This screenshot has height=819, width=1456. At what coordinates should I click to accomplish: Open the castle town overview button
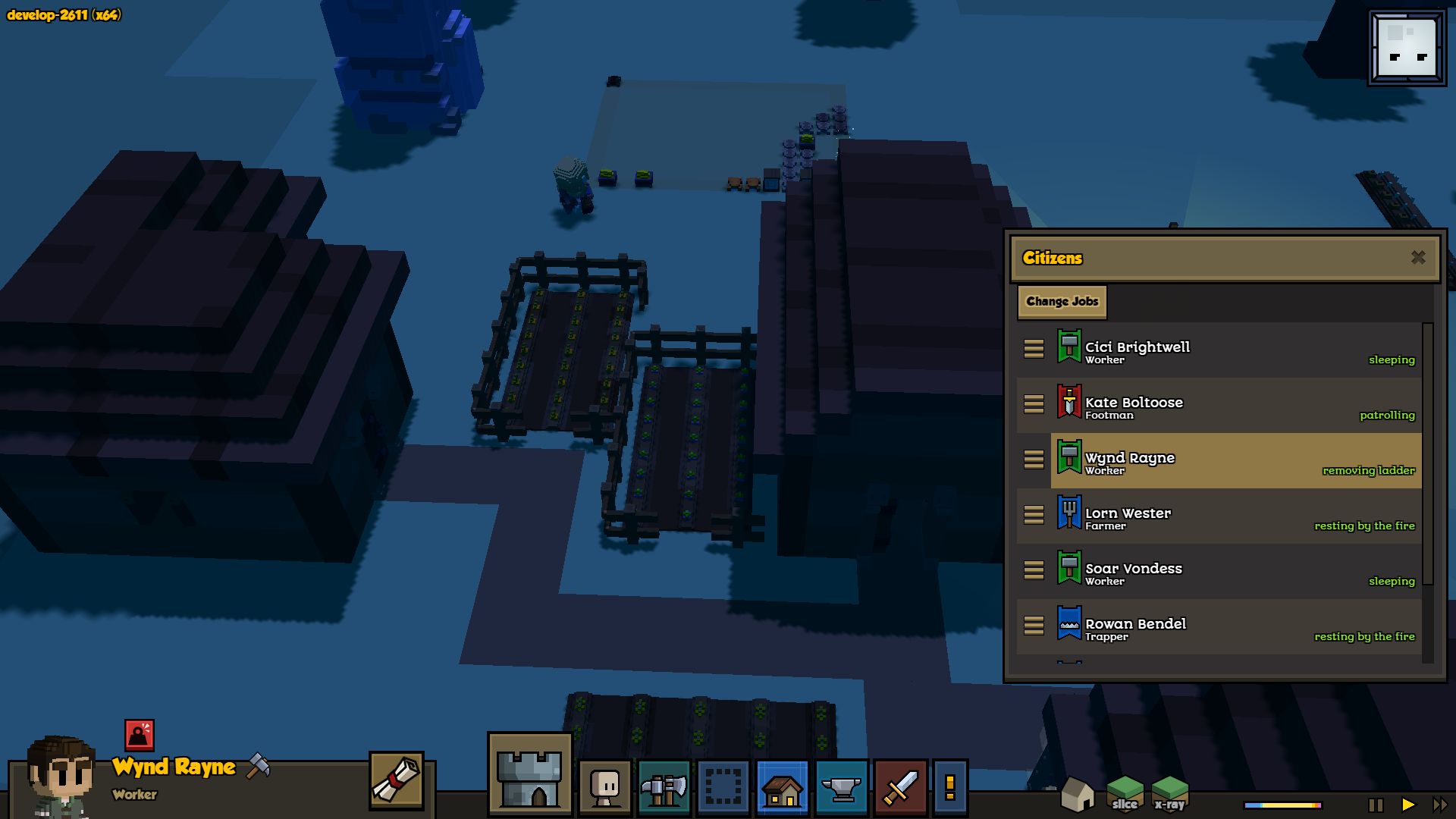coord(529,774)
